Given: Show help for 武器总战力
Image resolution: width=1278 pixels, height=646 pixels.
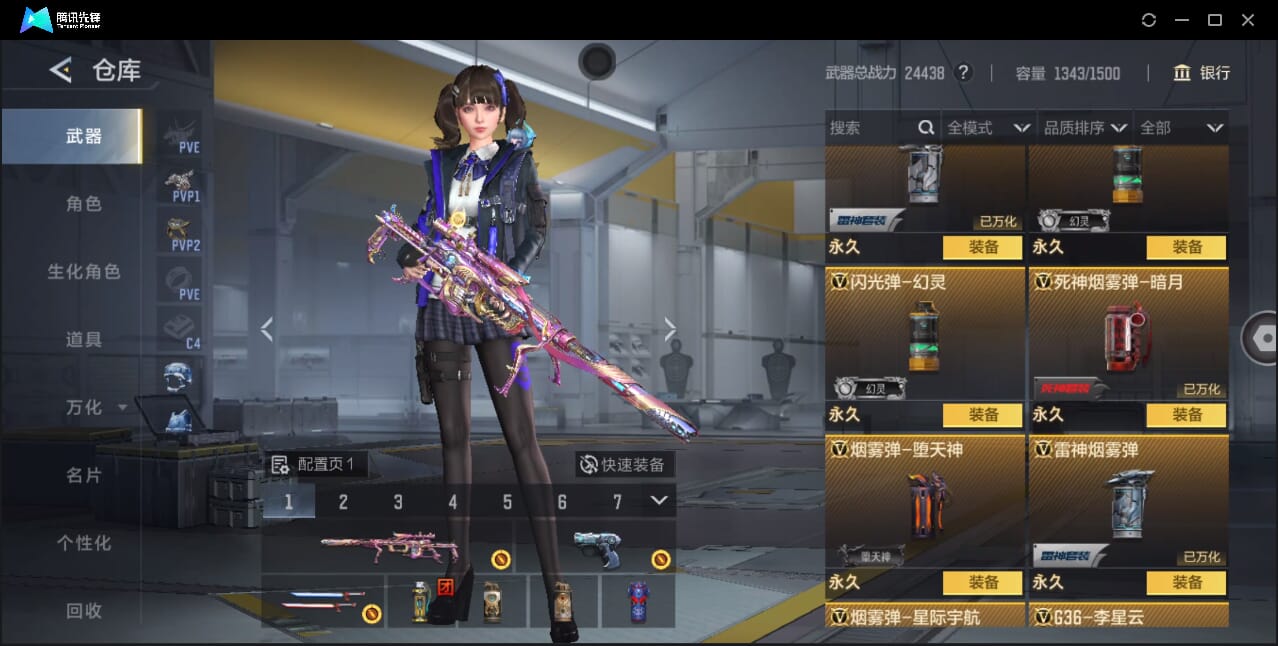Looking at the screenshot, I should (x=963, y=73).
